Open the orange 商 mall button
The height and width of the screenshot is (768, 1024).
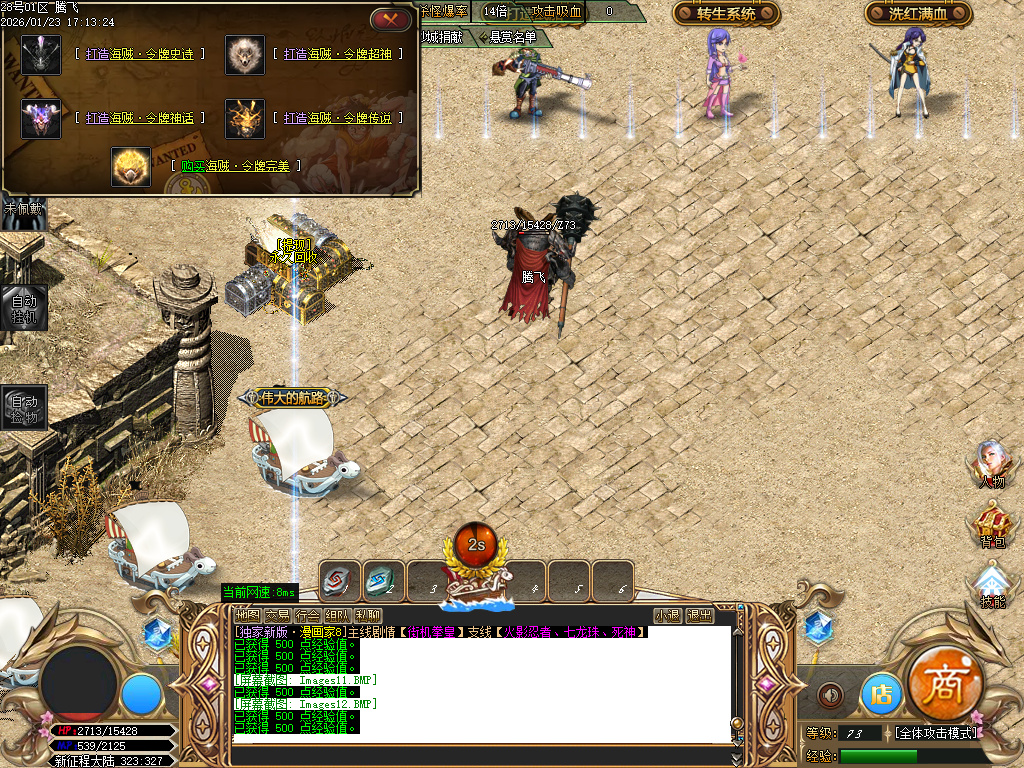(x=945, y=685)
